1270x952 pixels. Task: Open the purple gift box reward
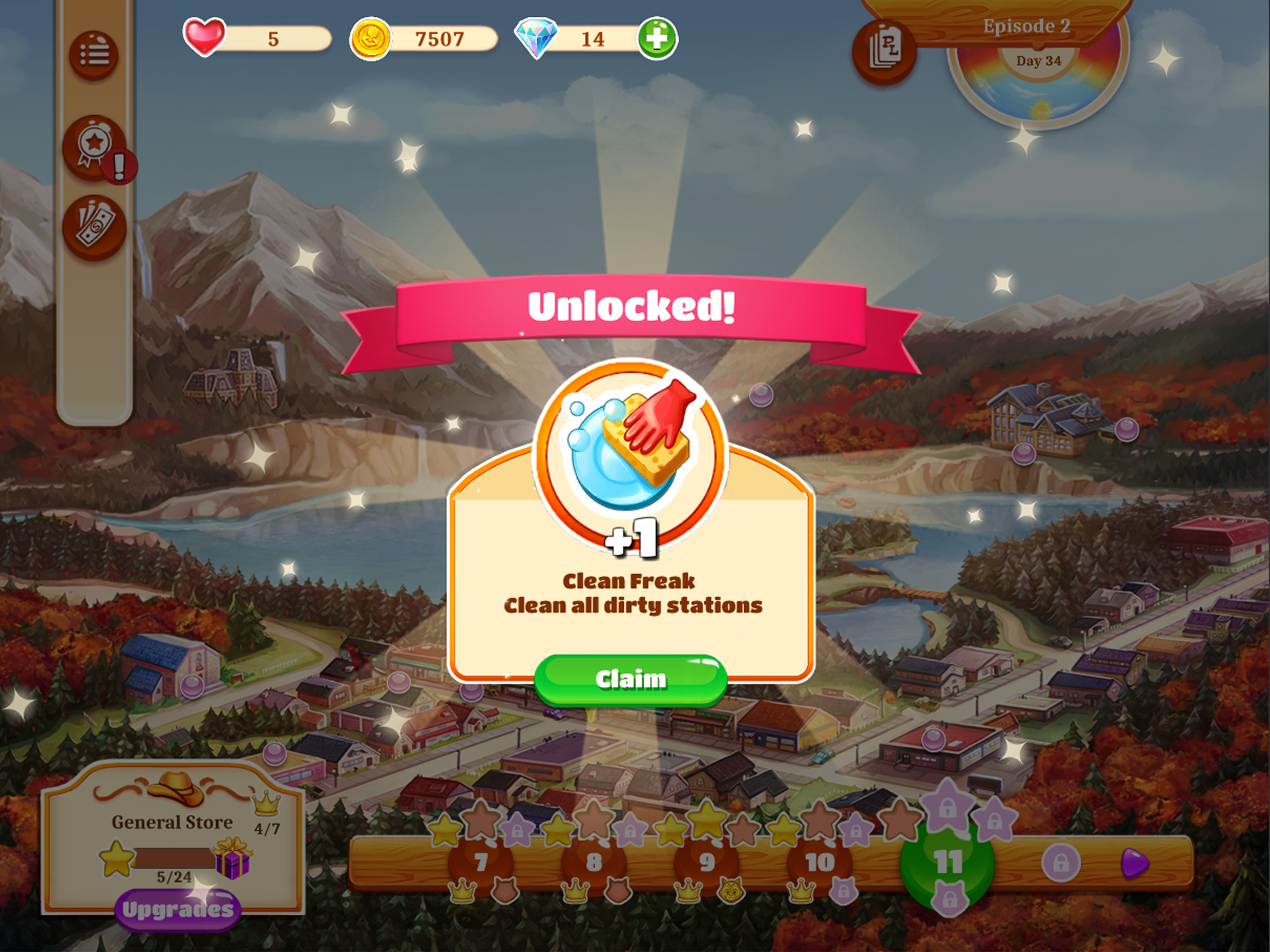coord(232,859)
